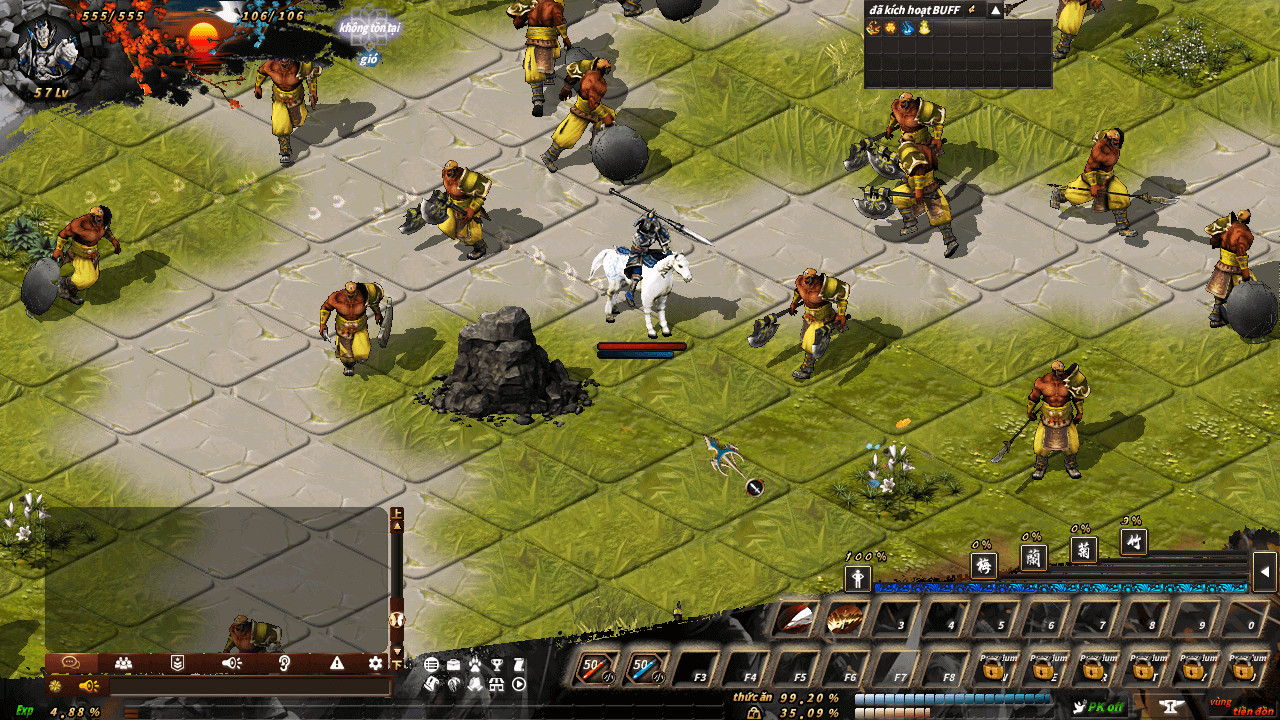This screenshot has width=1280, height=720.
Task: Open the trophy achievements icon
Action: click(497, 665)
